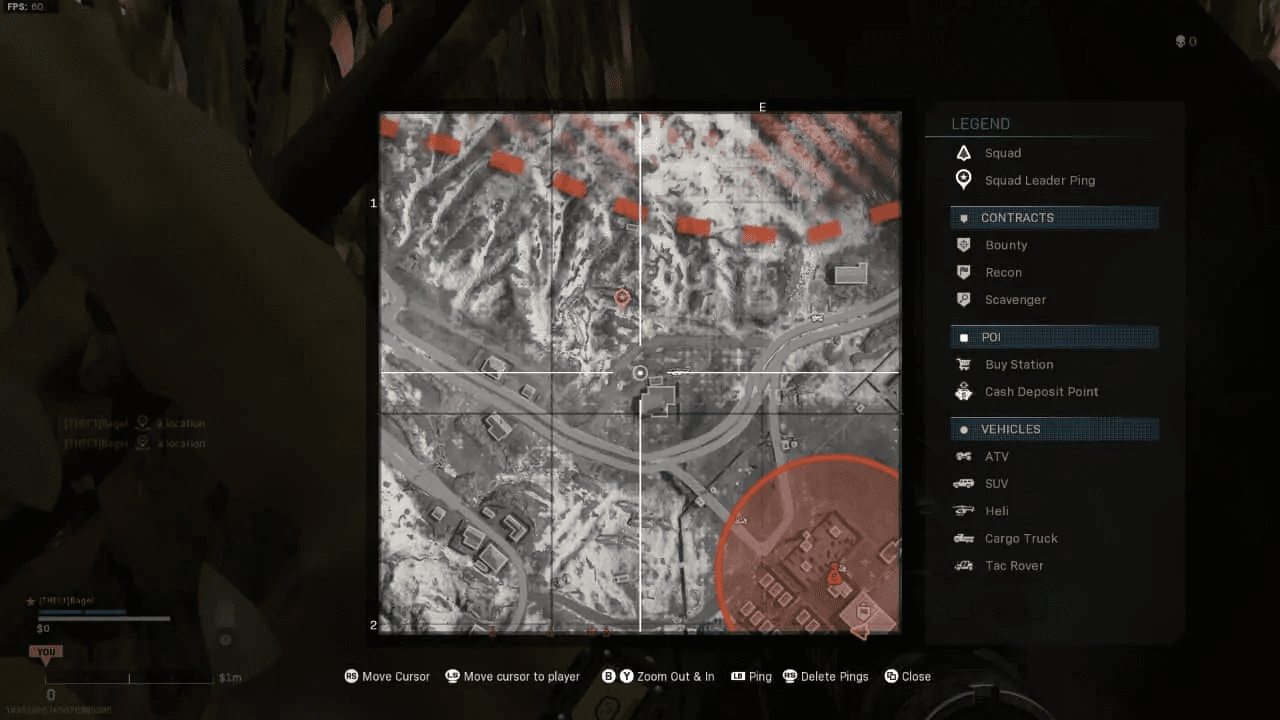Click the Squad Leader Ping icon
1280x720 pixels.
point(963,180)
